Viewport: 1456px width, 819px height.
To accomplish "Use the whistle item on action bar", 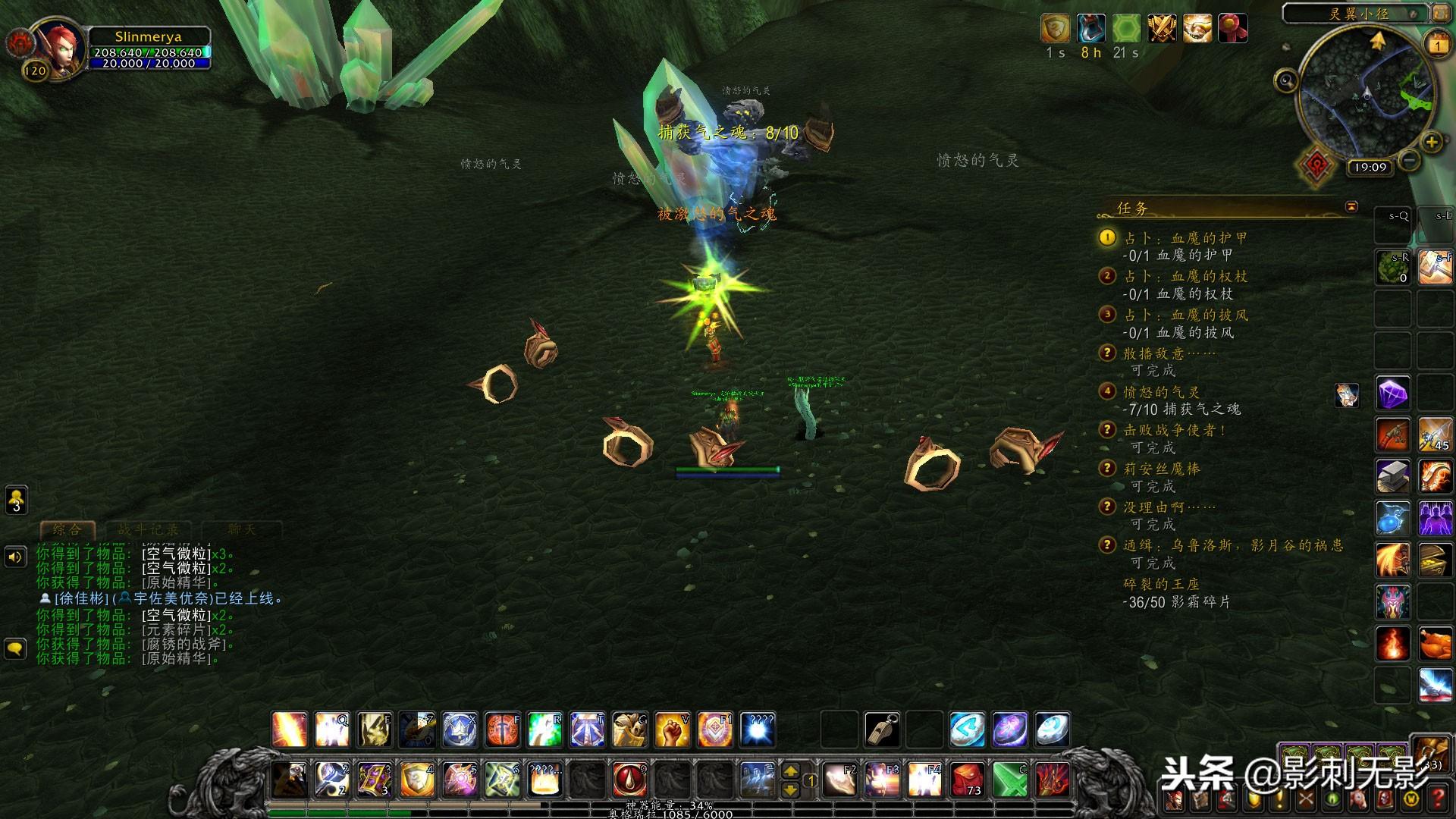I will pyautogui.click(x=882, y=730).
